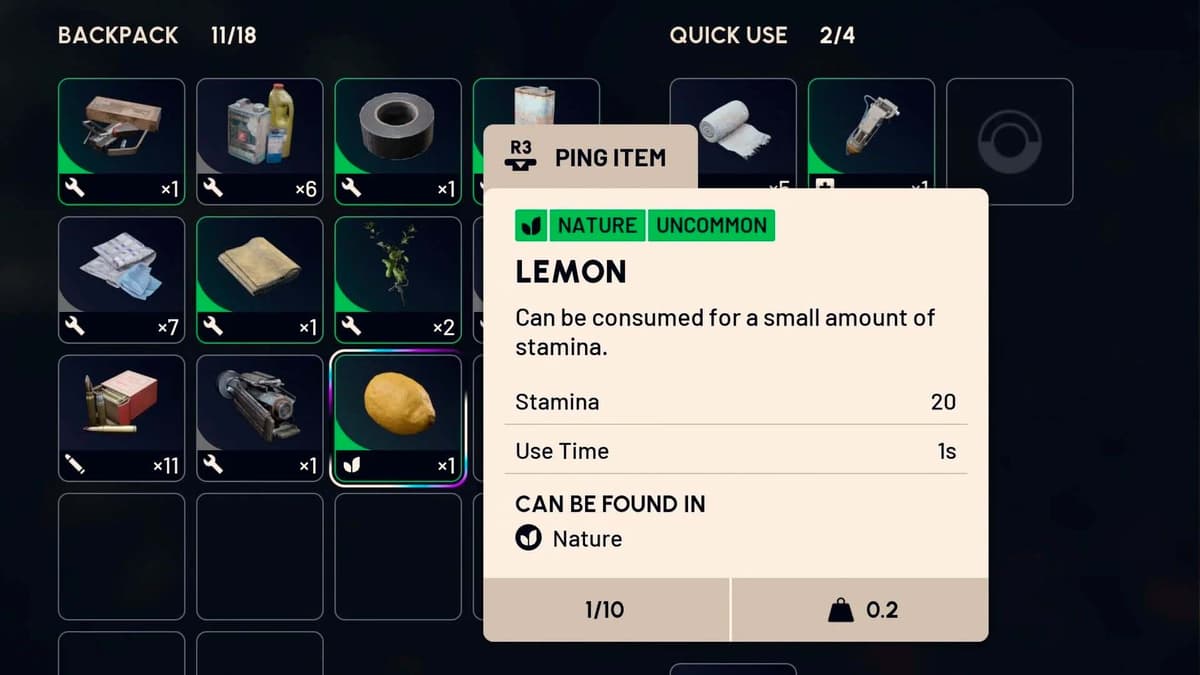This screenshot has width=1200, height=675.
Task: Select the green plant sprig slot
Action: (397, 279)
